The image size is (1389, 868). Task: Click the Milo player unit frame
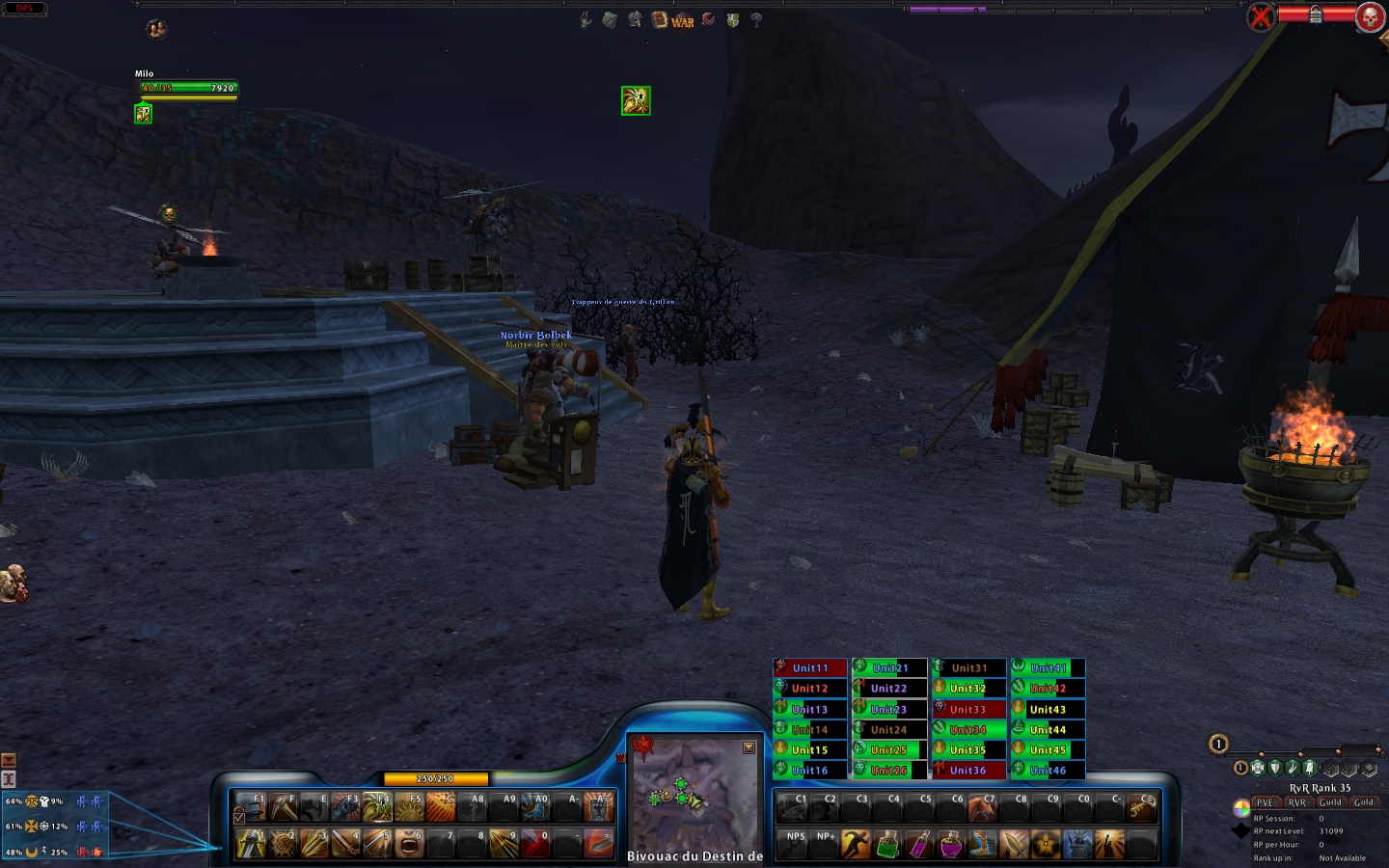(x=188, y=88)
